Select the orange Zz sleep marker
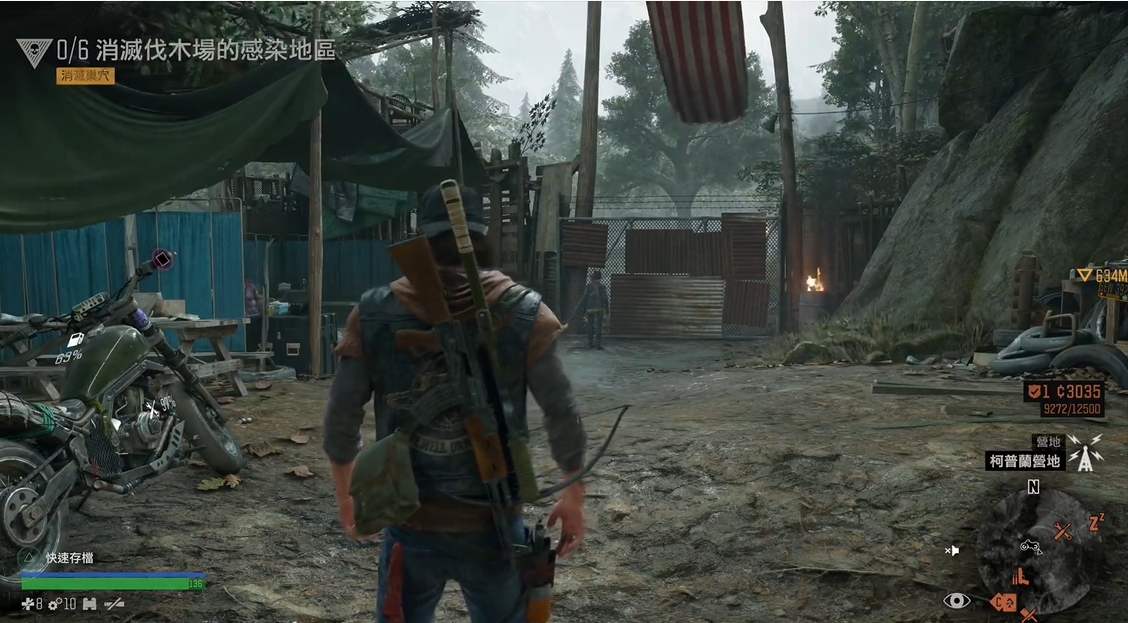 (x=1095, y=521)
